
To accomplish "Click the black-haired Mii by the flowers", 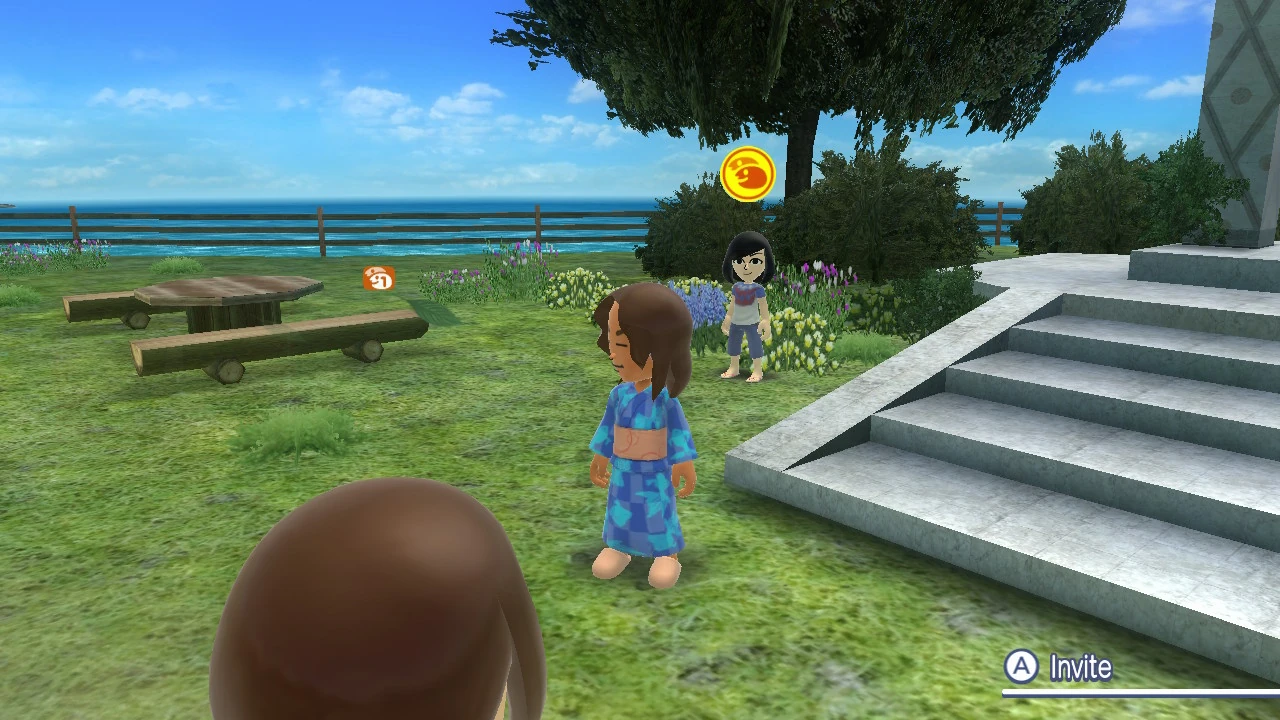I will (745, 300).
